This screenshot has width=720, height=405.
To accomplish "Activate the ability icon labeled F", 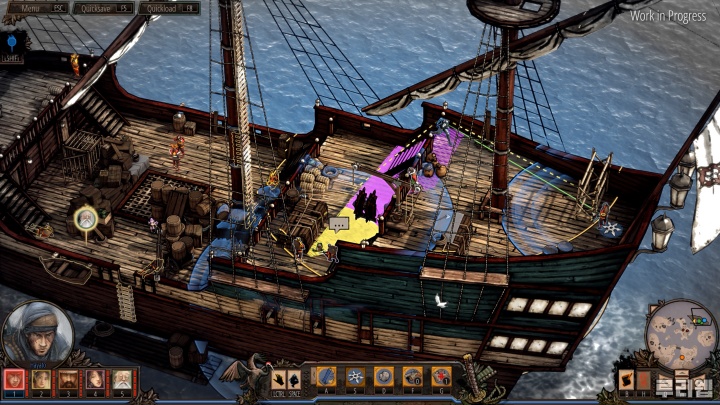I will click(x=412, y=376).
